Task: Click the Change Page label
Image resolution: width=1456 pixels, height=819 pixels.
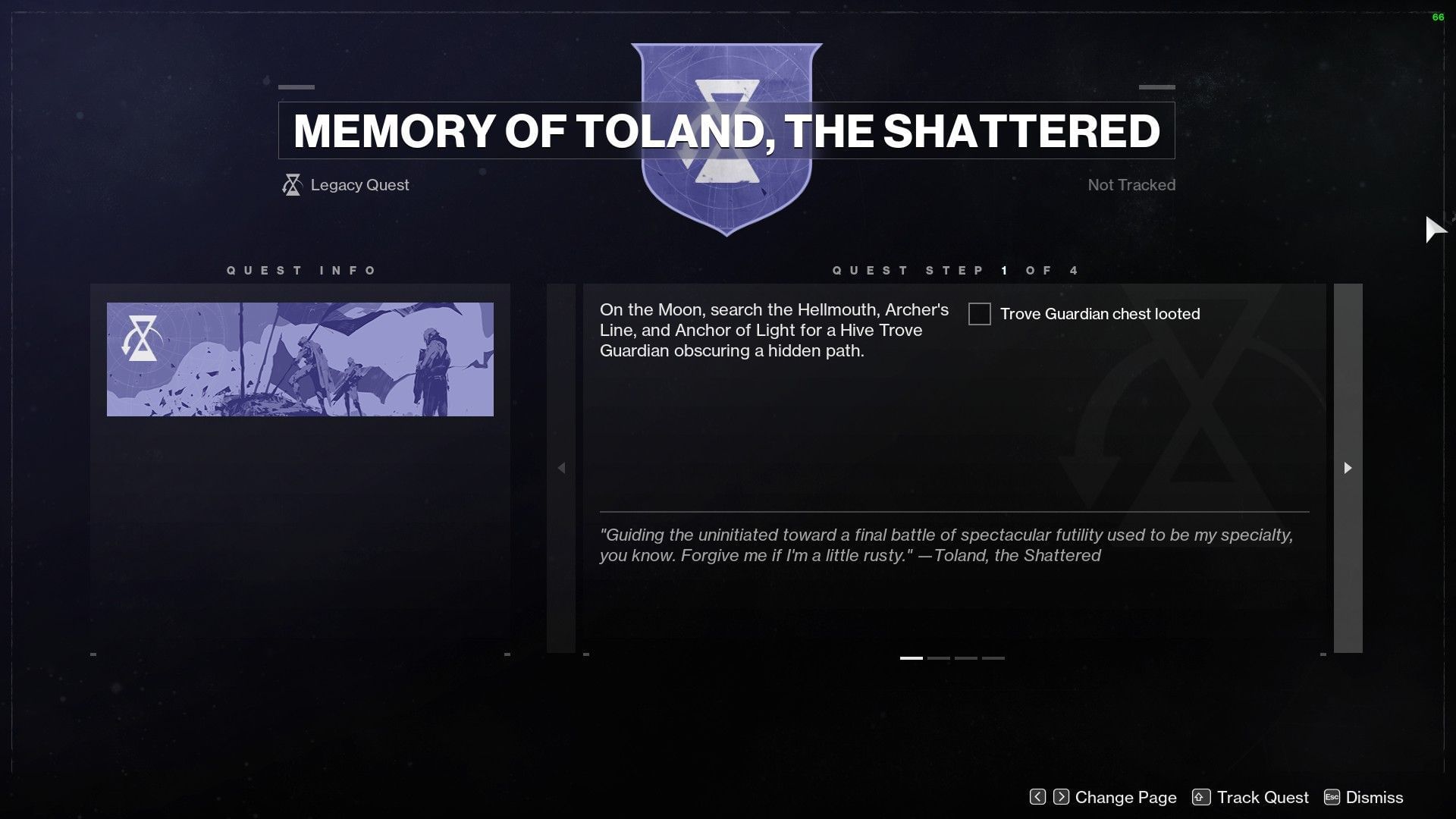Action: pyautogui.click(x=1125, y=797)
